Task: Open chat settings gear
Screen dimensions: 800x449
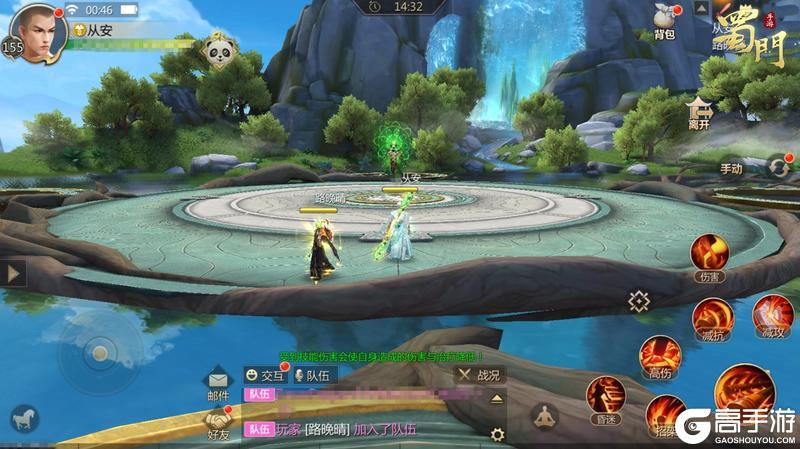Action: tap(496, 433)
